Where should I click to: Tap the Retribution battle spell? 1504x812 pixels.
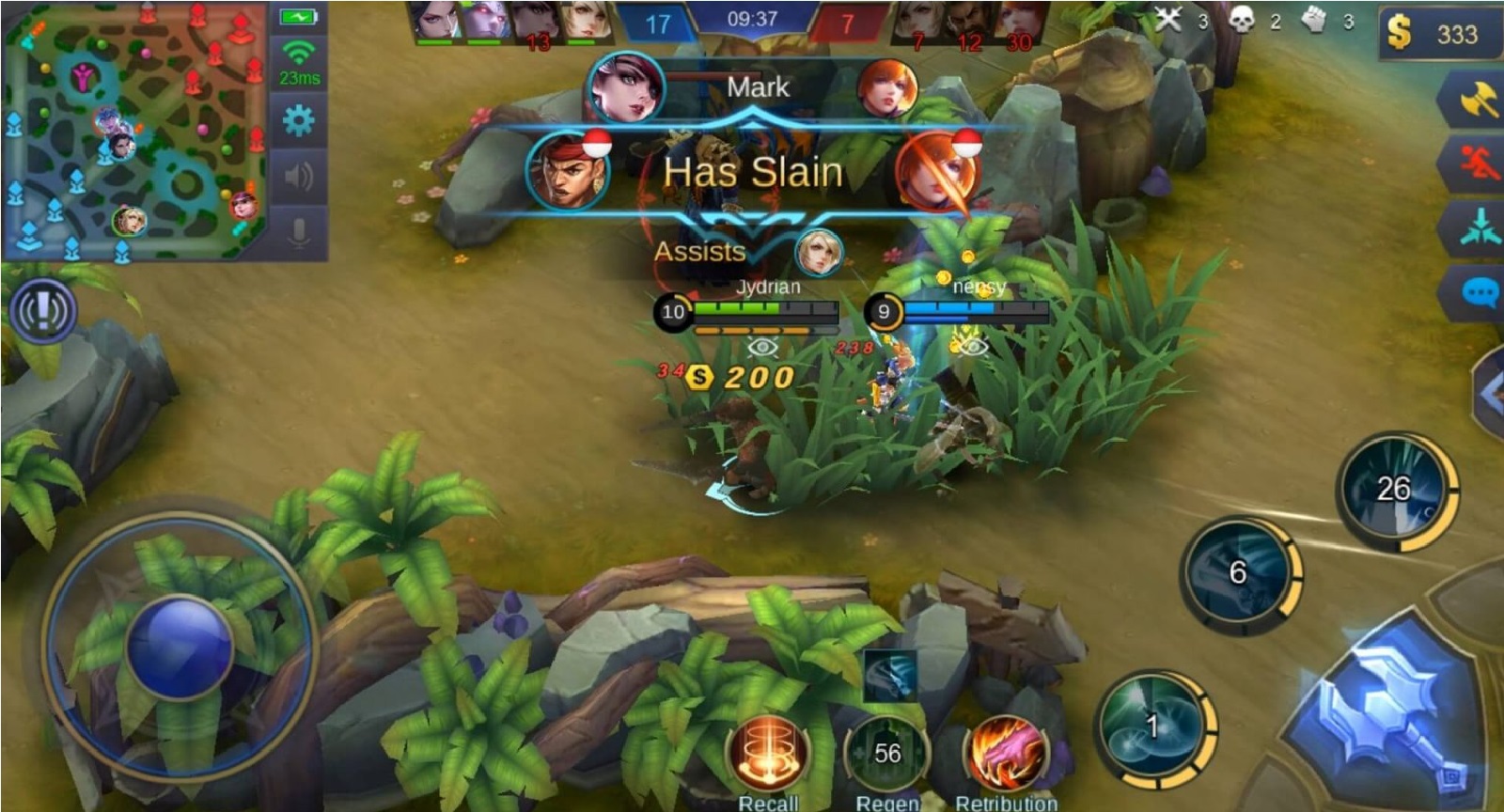coord(1004,750)
